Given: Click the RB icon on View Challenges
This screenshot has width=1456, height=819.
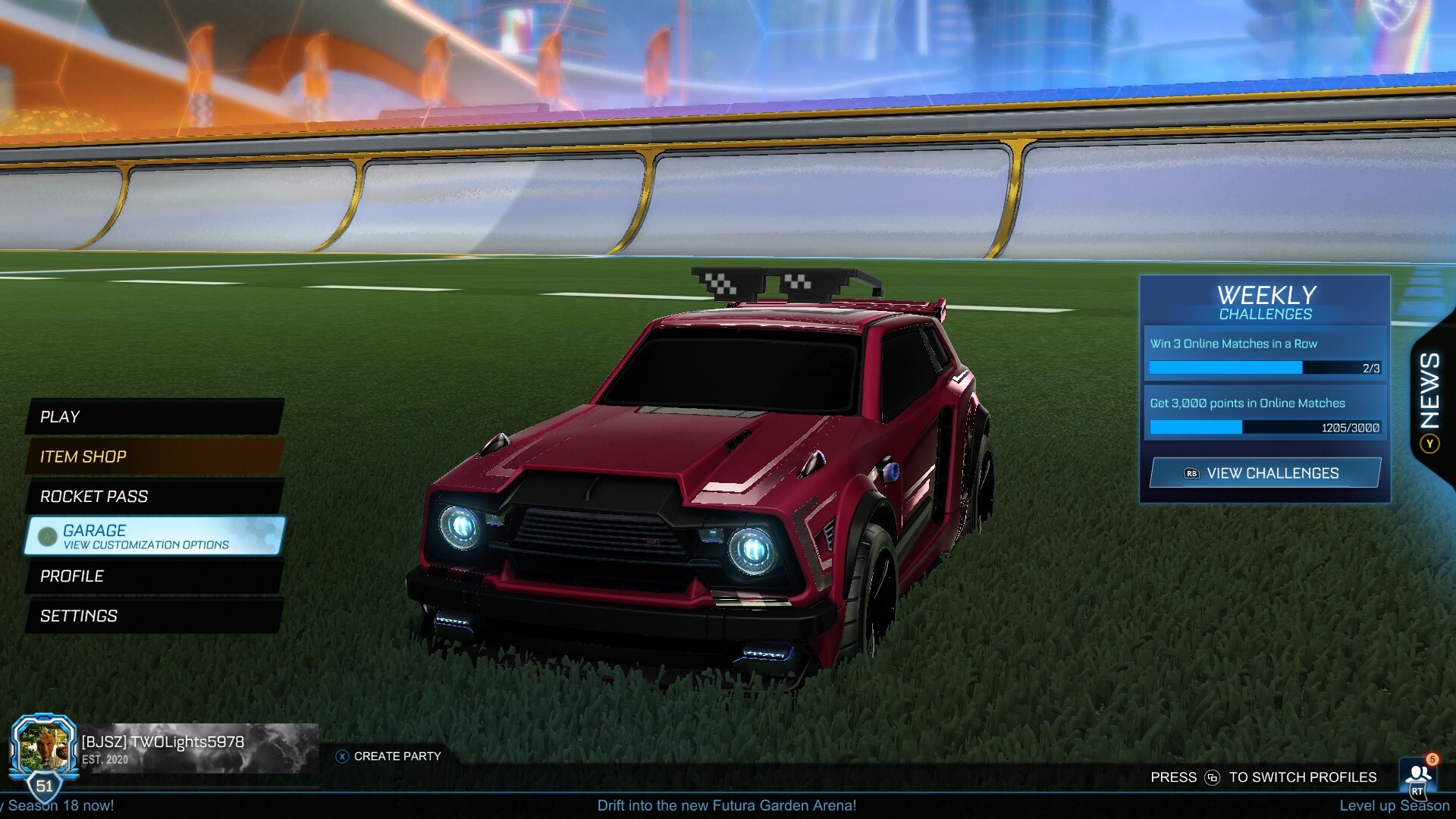Looking at the screenshot, I should [x=1191, y=472].
